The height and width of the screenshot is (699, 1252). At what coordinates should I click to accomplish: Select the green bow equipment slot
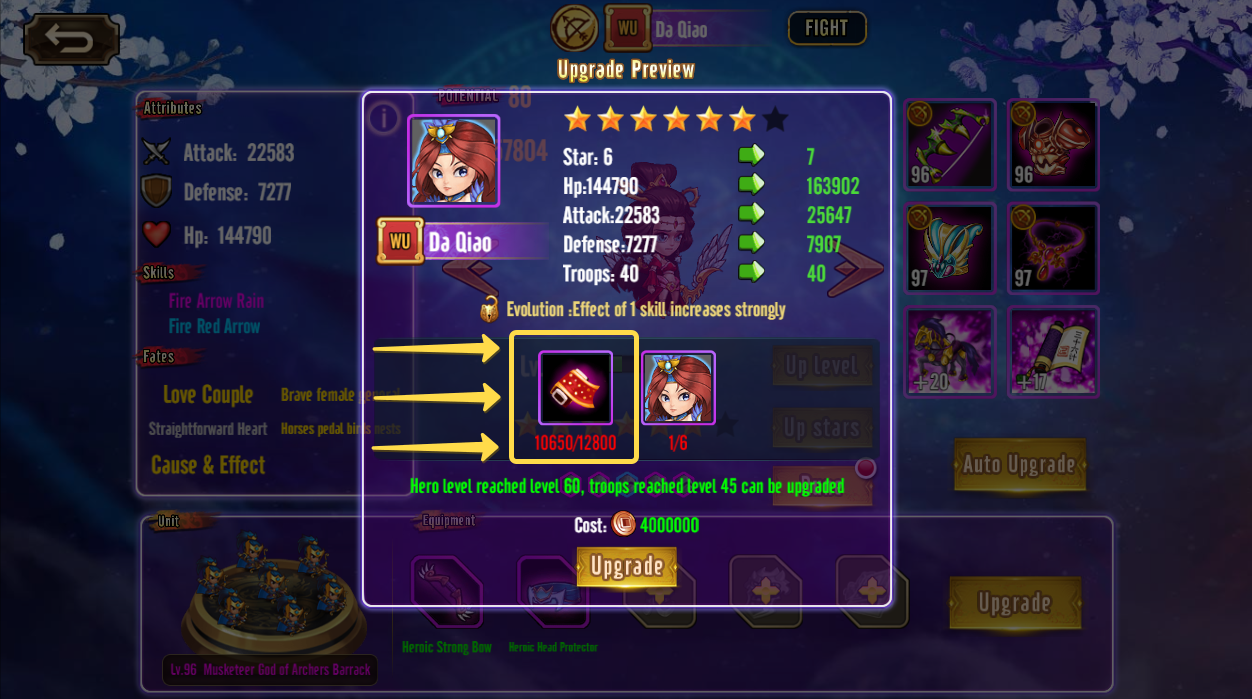point(950,145)
